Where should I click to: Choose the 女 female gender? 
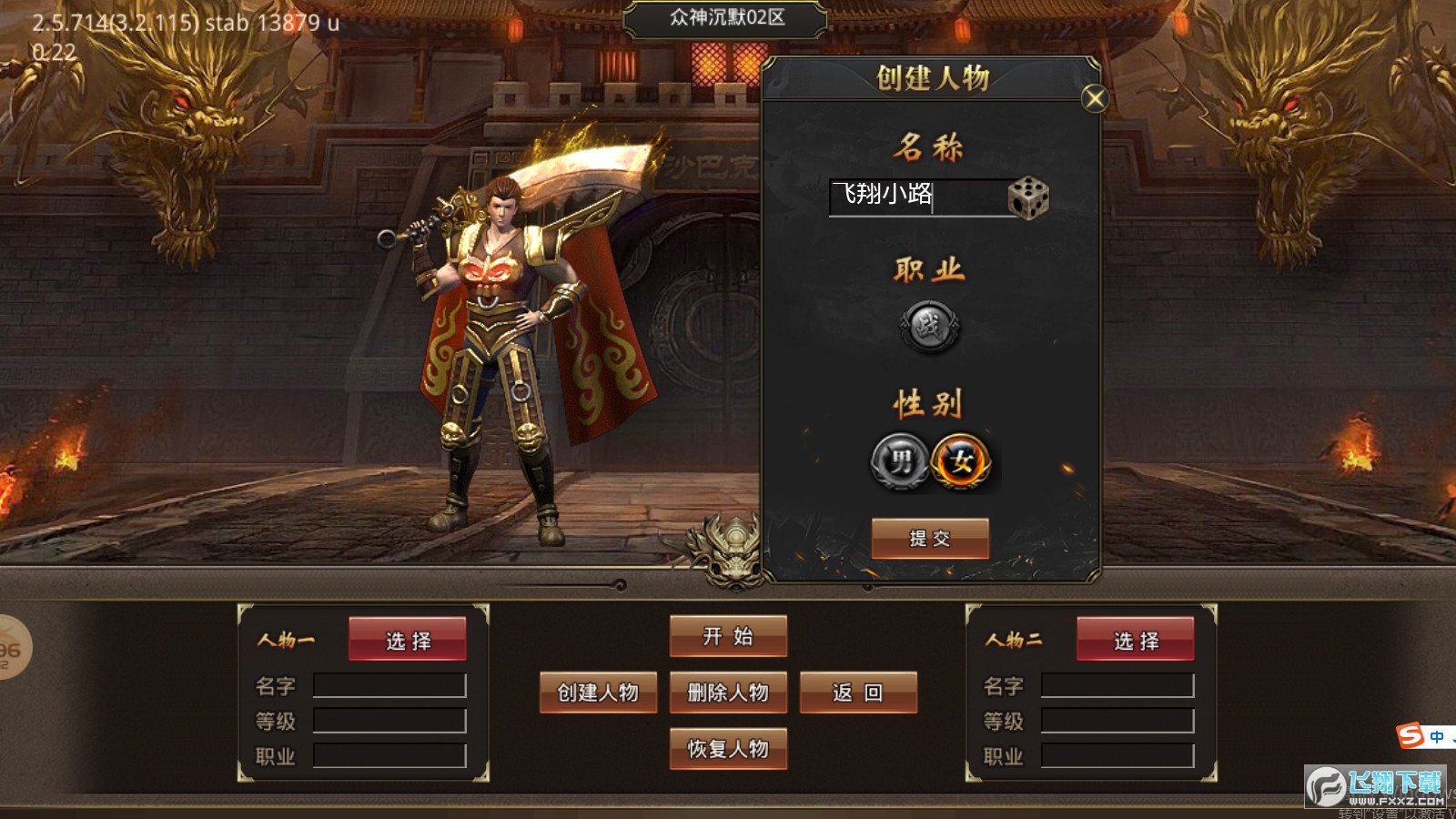(961, 461)
